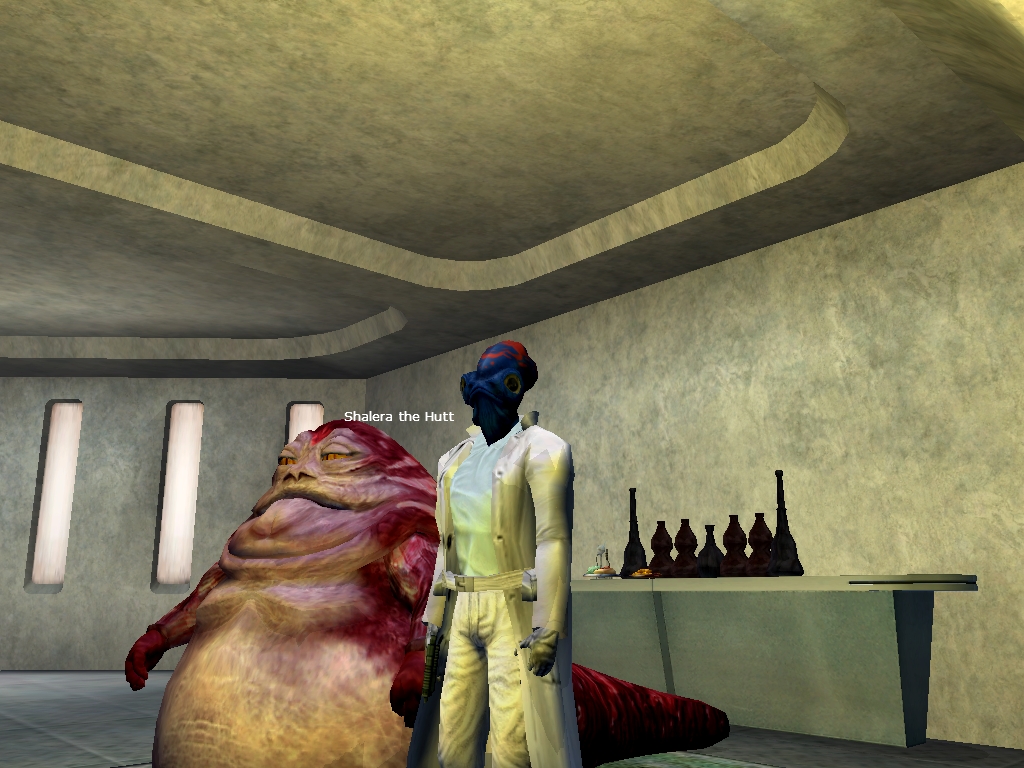The width and height of the screenshot is (1024, 768).
Task: Select the Shalera the Hutt nameplate
Action: click(399, 416)
